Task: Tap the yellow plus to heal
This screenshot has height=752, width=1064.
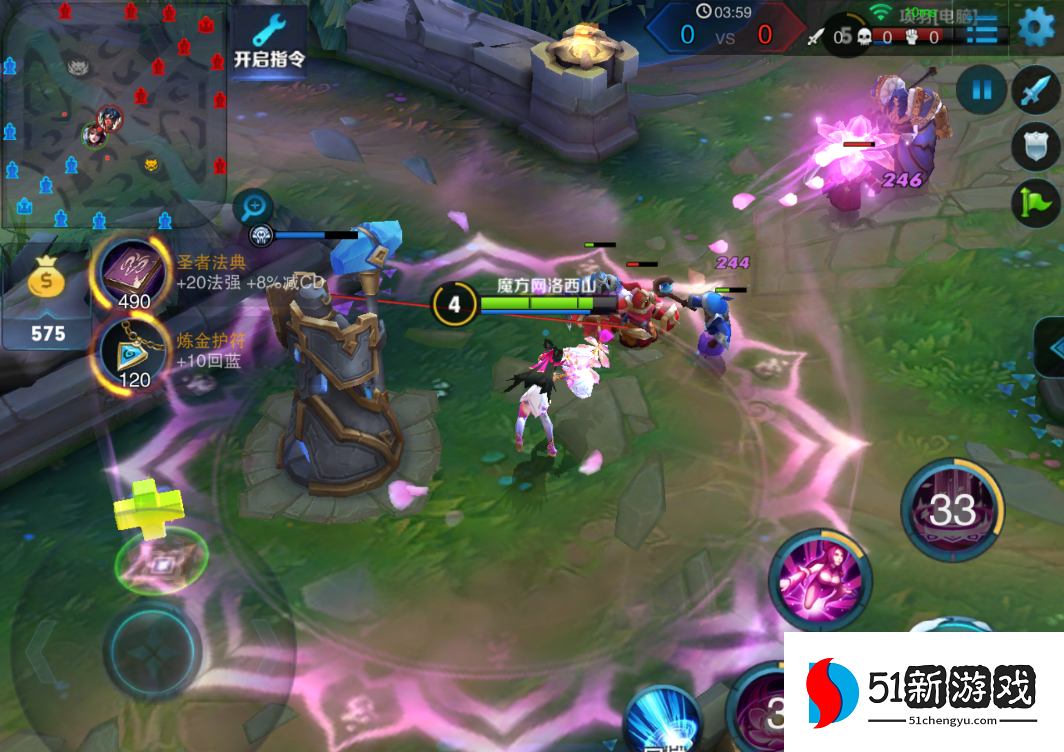Action: click(150, 503)
